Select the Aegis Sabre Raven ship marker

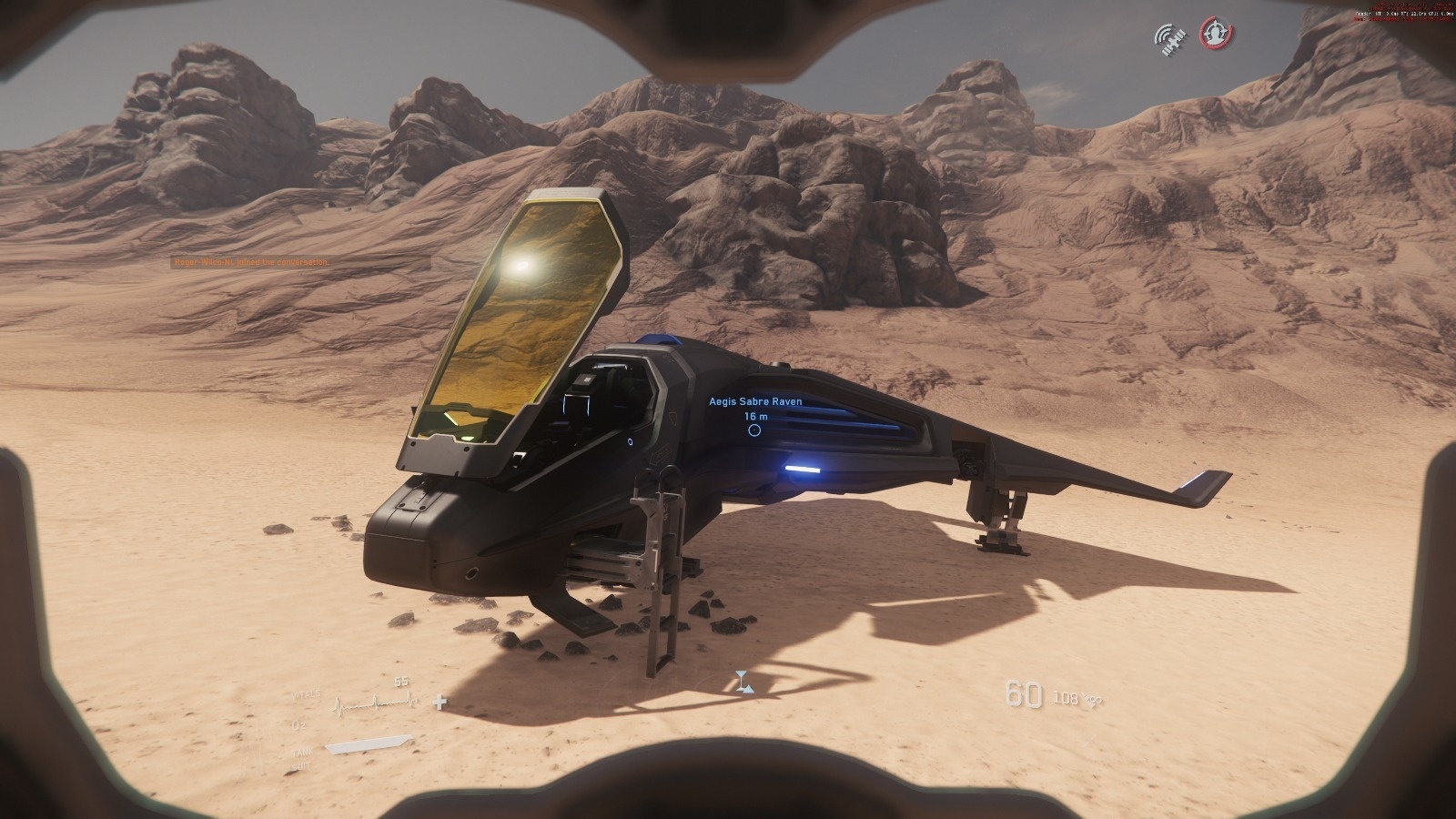(x=754, y=430)
